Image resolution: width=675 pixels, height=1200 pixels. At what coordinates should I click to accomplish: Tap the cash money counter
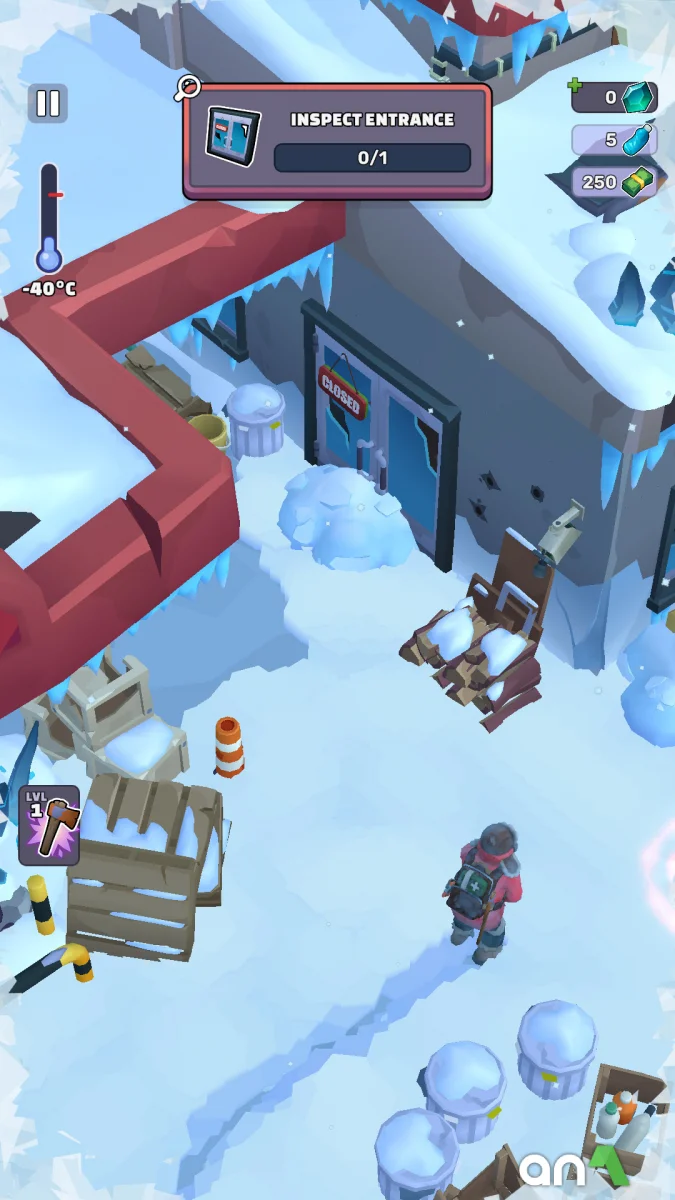614,182
